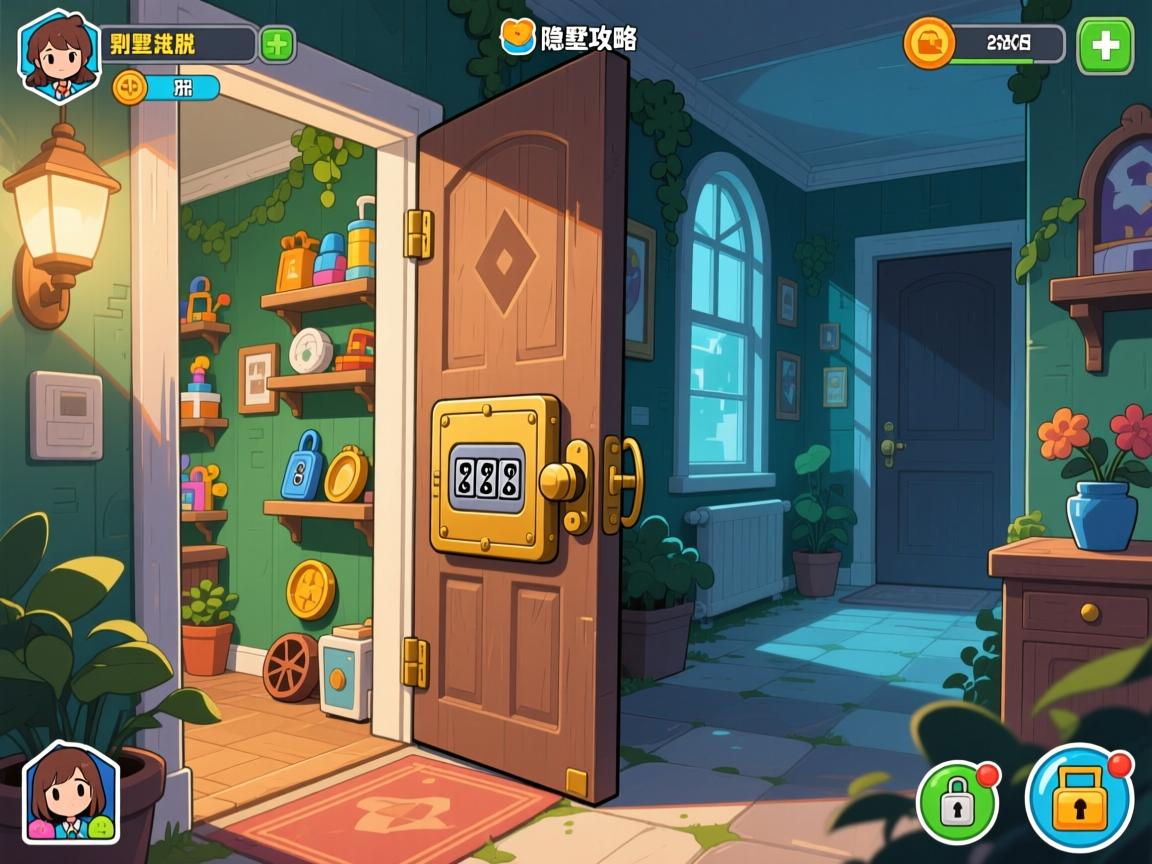Click the orange treasure coin icon
The width and height of the screenshot is (1152, 864).
[x=929, y=44]
